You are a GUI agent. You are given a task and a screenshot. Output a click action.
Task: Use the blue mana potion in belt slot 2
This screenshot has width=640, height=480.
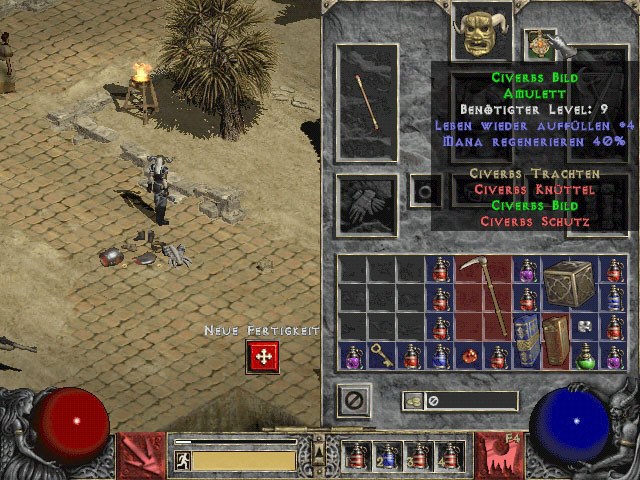click(387, 456)
